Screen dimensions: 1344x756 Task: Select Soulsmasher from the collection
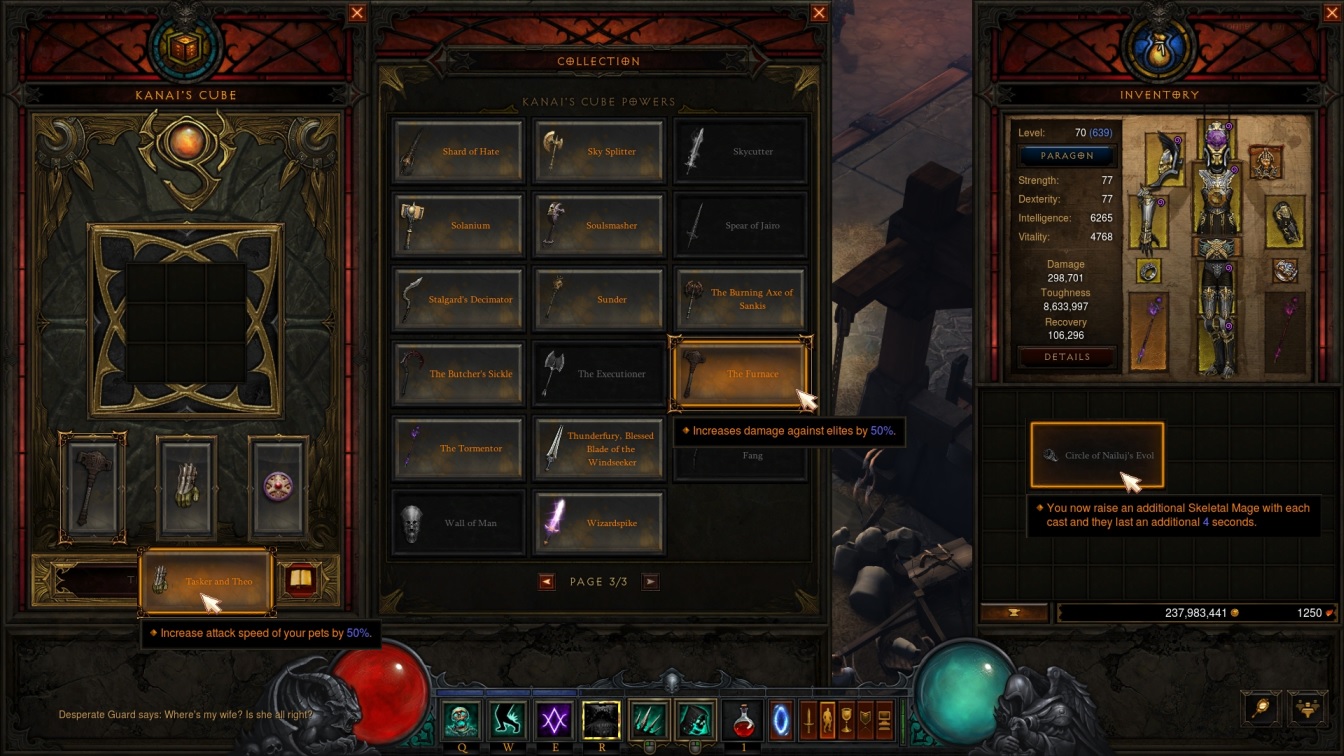click(x=599, y=226)
